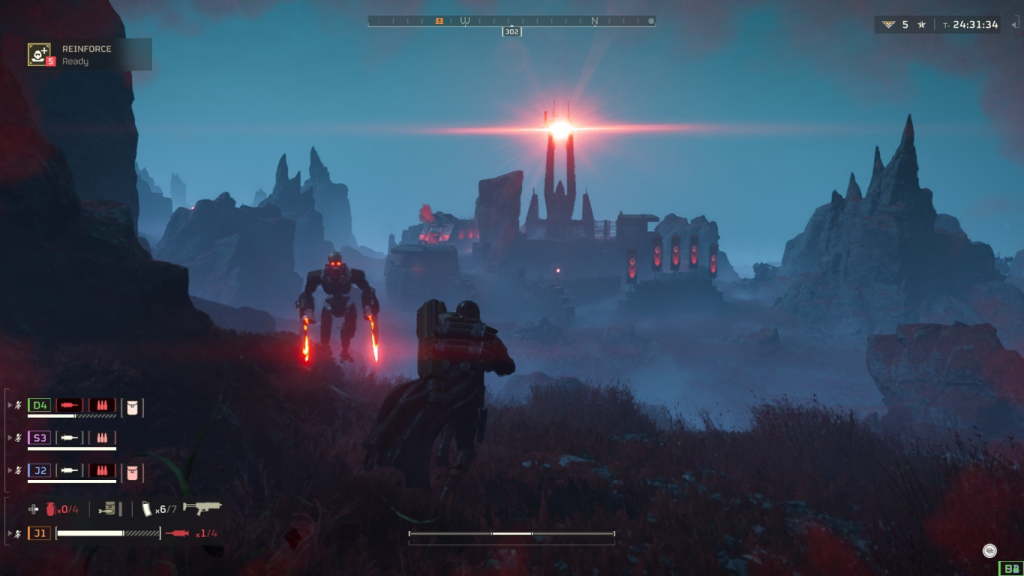Click the red stim syringe icon by J1

click(178, 533)
